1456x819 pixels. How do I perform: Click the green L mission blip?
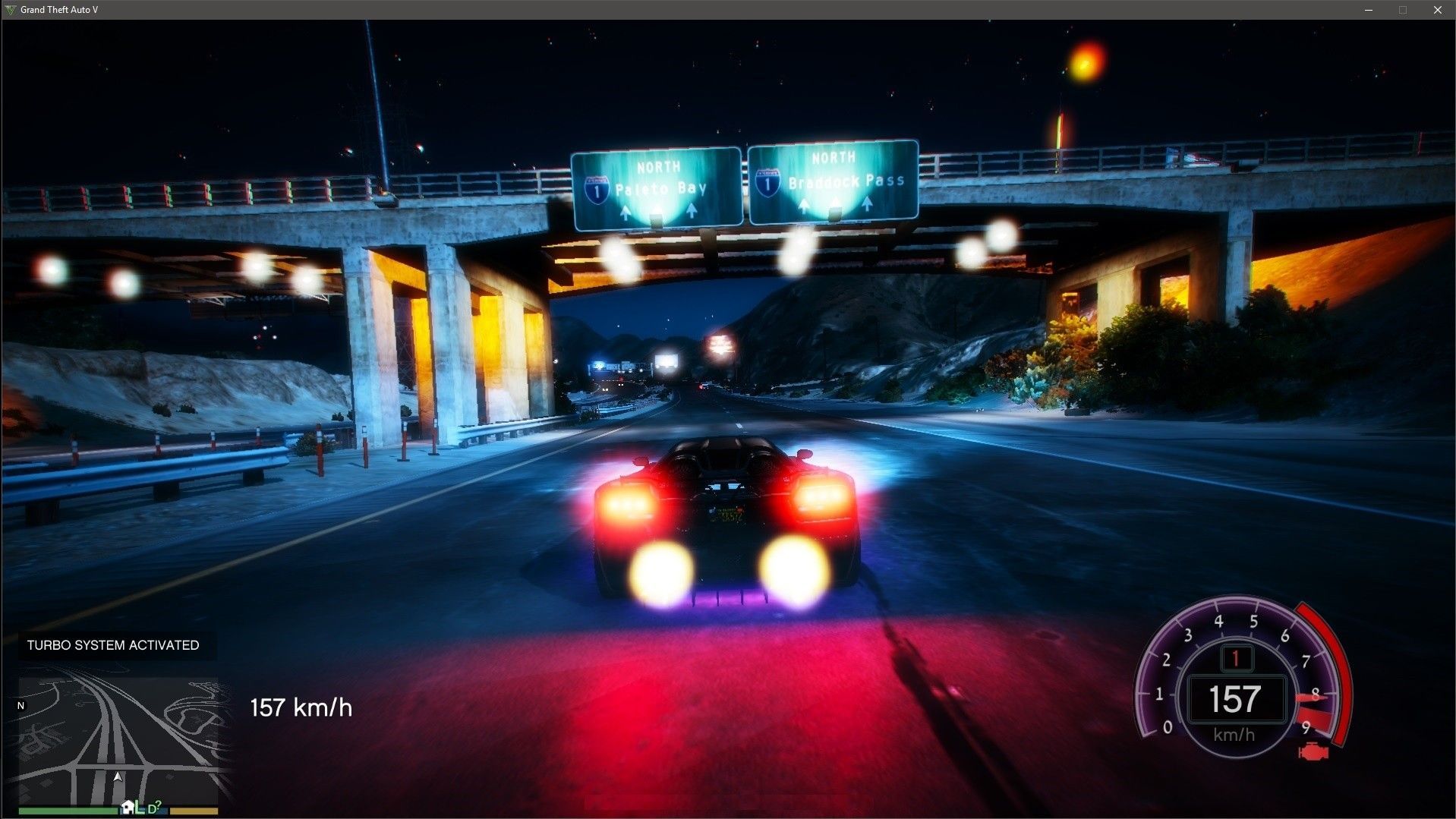click(140, 808)
